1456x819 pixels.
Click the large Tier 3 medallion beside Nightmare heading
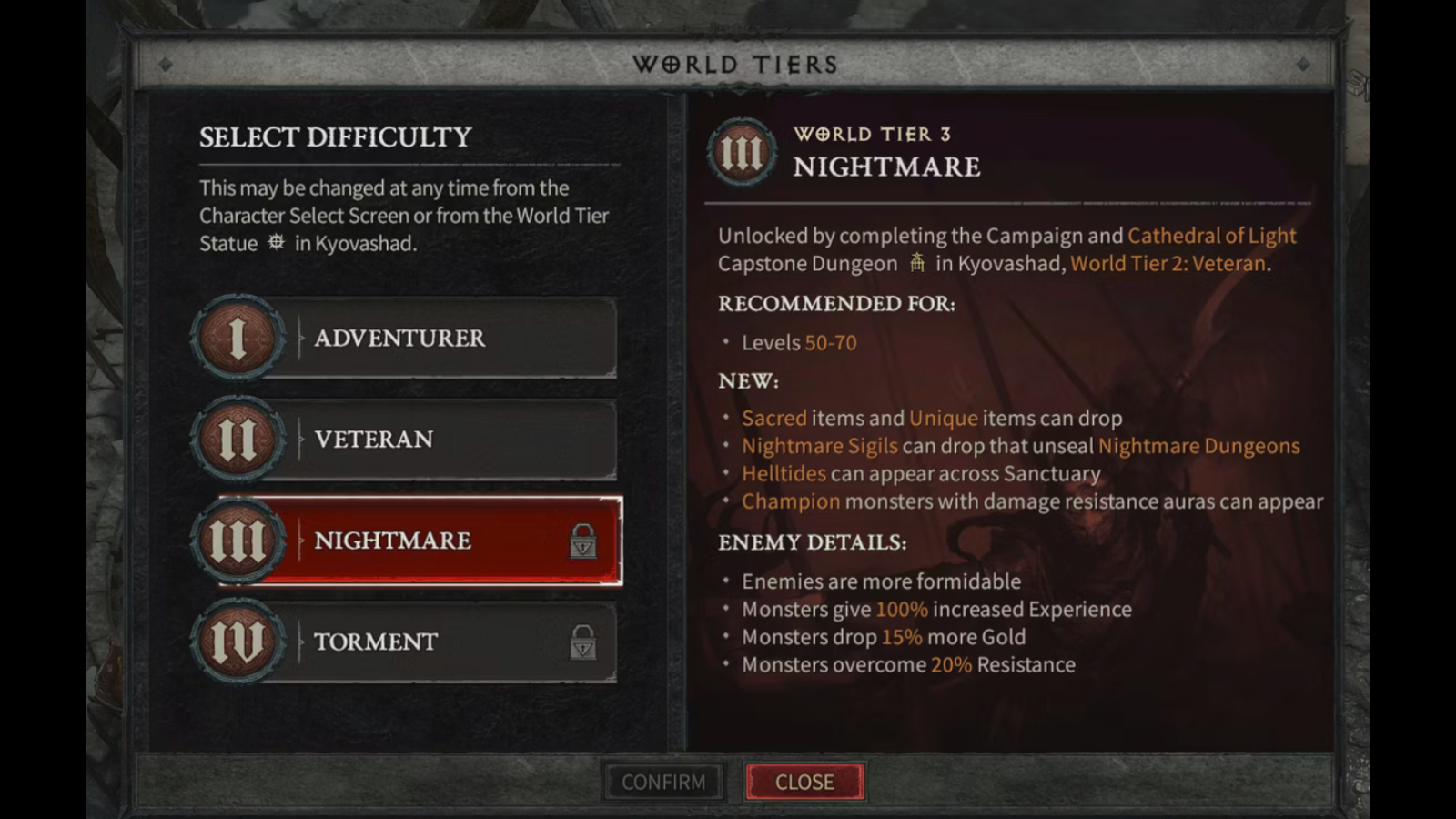tap(742, 152)
